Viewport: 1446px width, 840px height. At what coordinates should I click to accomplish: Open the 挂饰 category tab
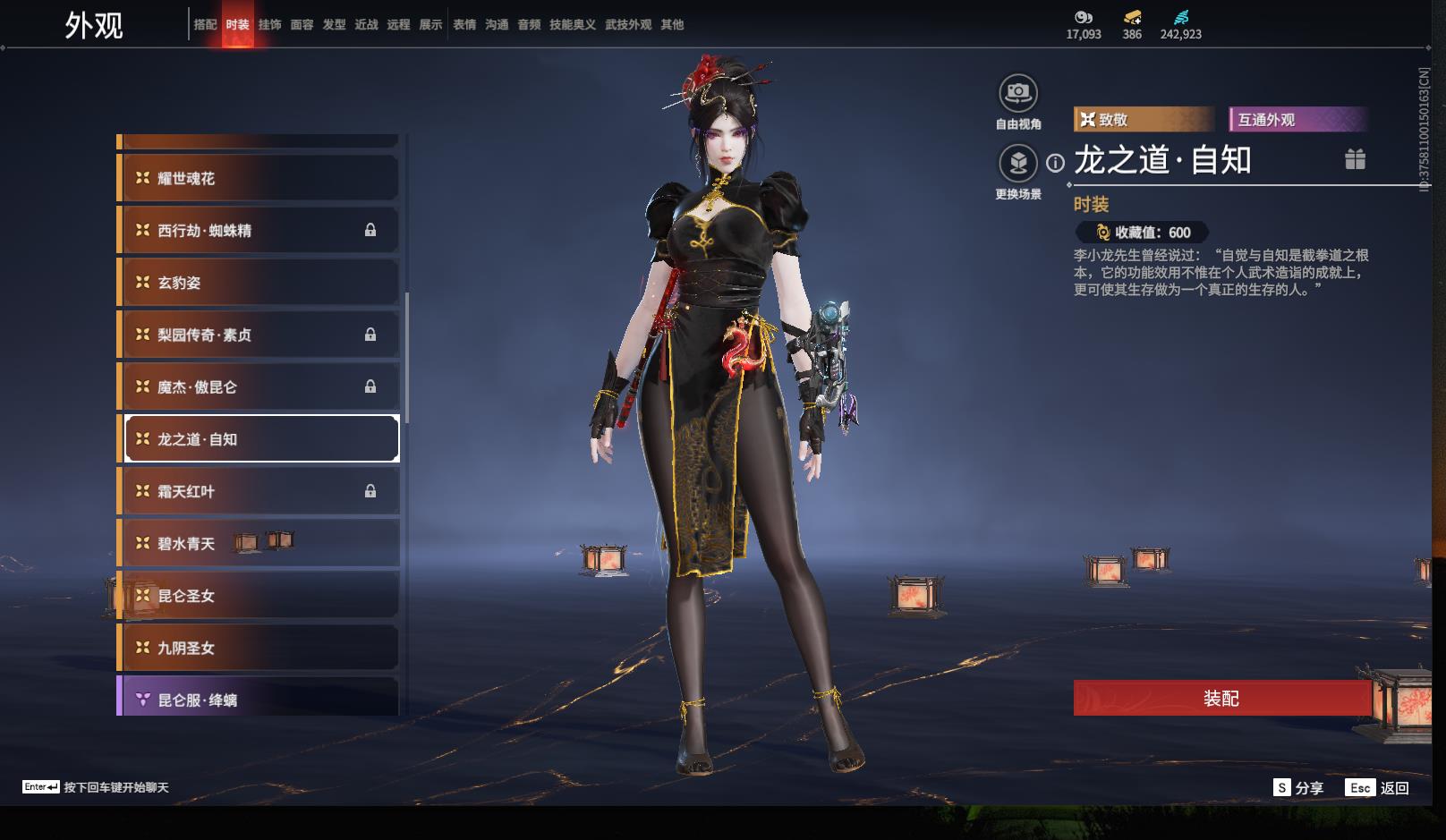pos(269,25)
